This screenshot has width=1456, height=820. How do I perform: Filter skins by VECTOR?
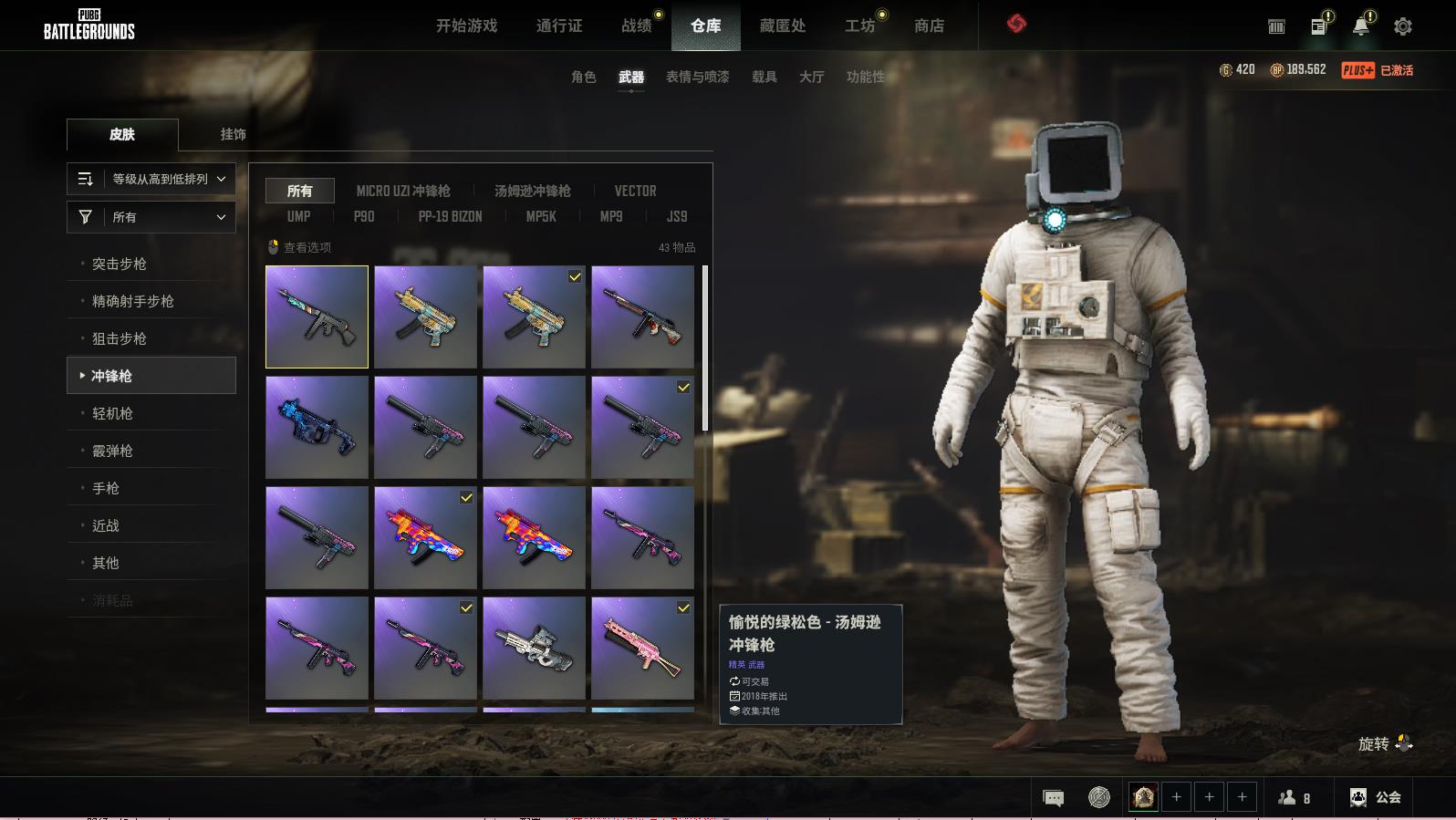(x=635, y=191)
